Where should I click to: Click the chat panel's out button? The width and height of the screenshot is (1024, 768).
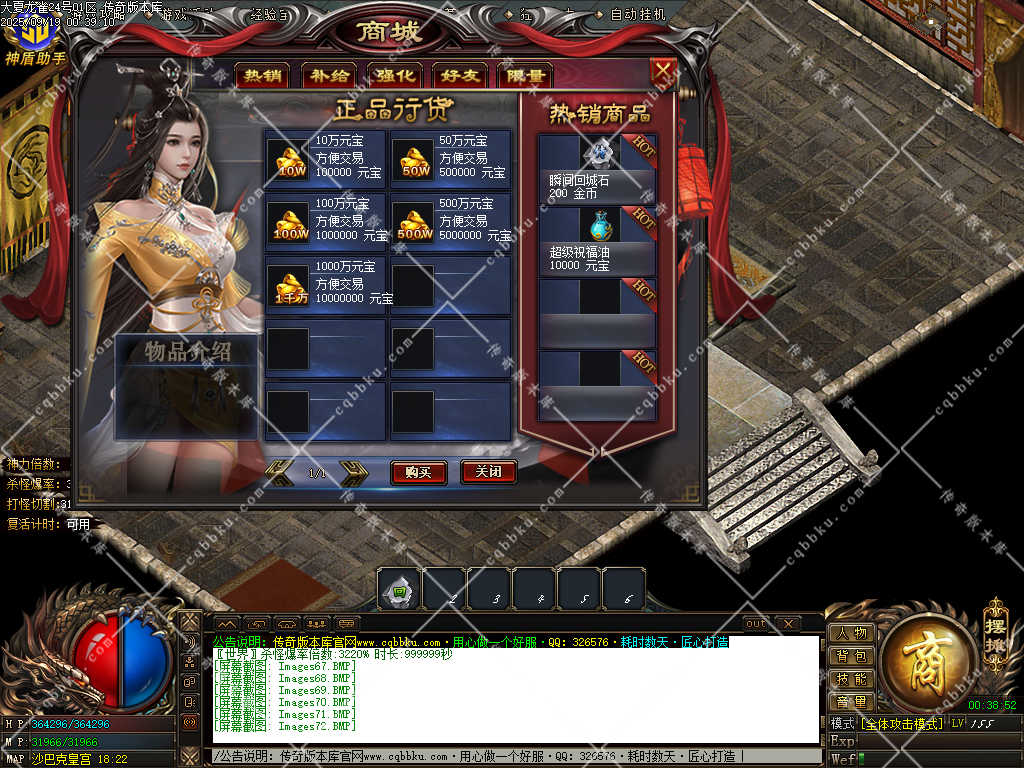click(756, 624)
